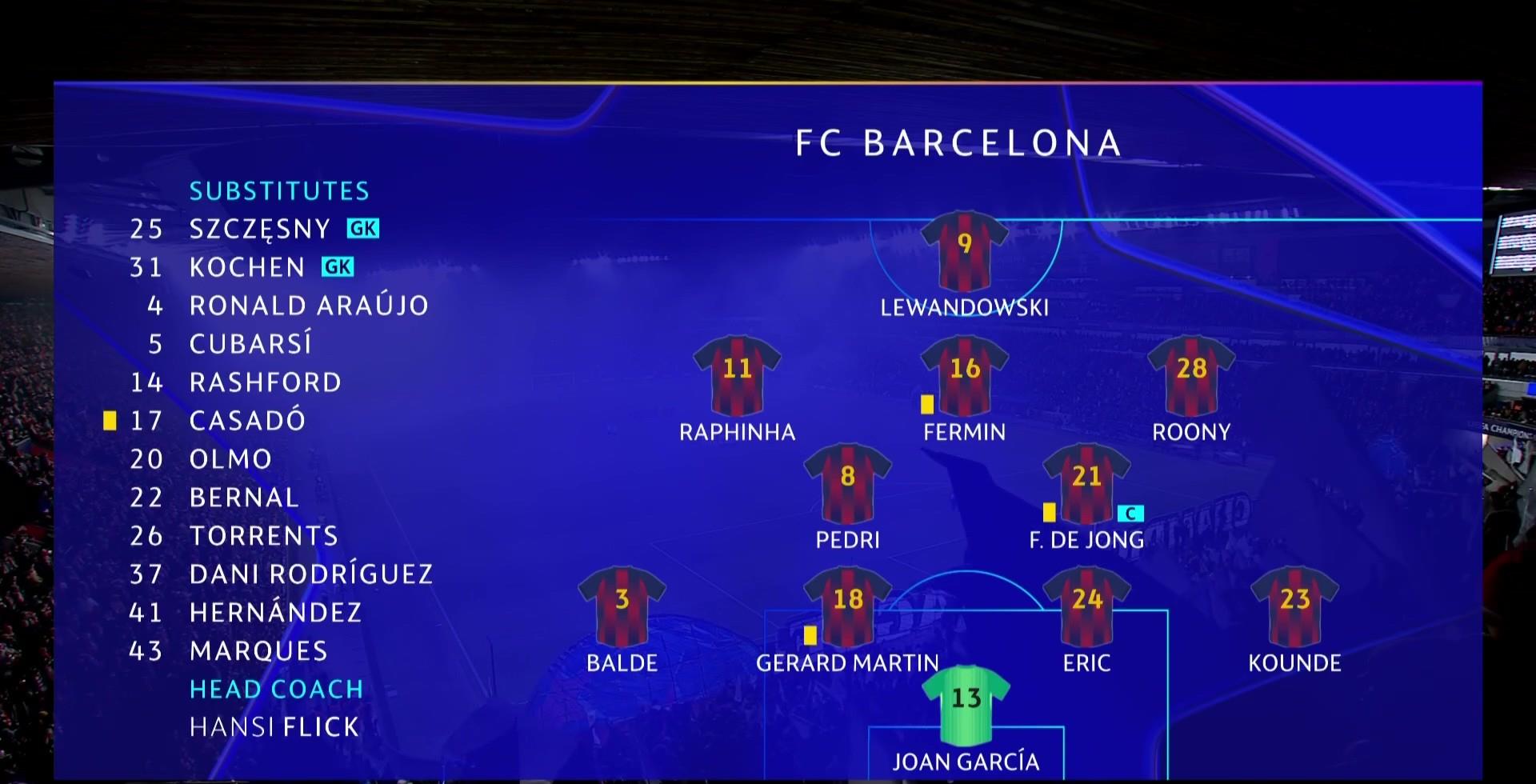Pick Gerard Martin's number 18 shirt
Screen dimensions: 1536x784
pos(847,606)
